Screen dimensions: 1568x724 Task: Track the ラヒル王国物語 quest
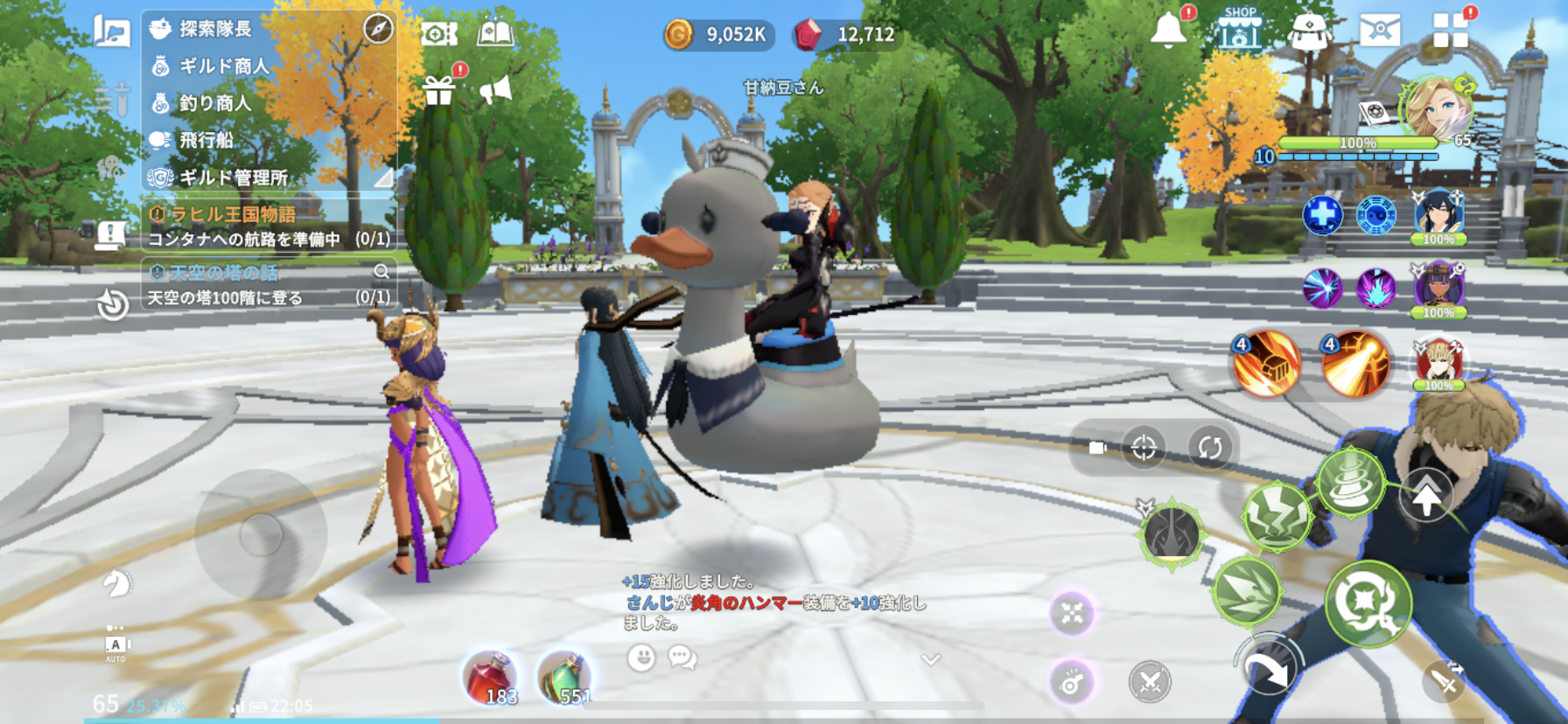(x=233, y=214)
